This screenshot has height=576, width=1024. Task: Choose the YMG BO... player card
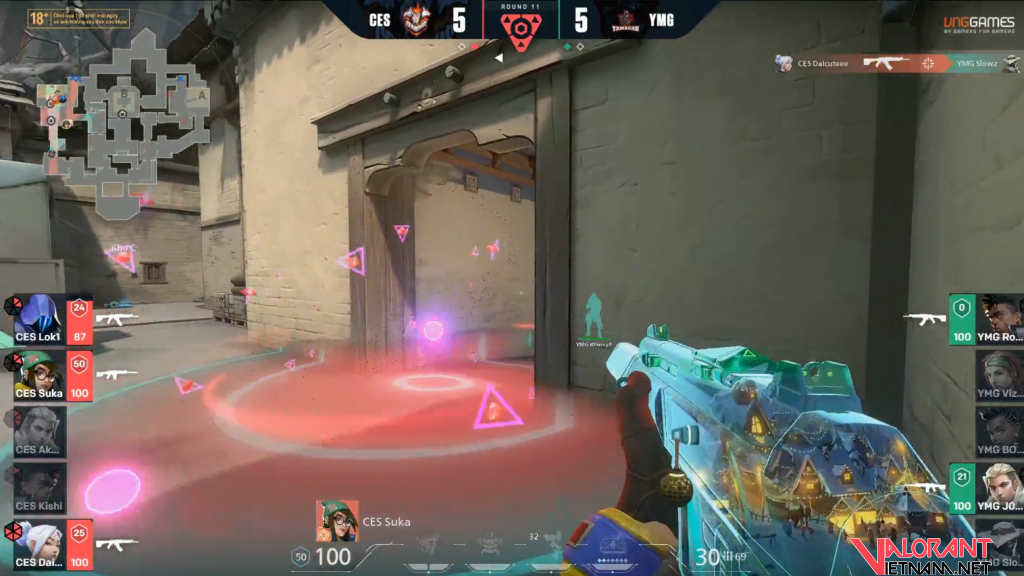click(x=997, y=432)
